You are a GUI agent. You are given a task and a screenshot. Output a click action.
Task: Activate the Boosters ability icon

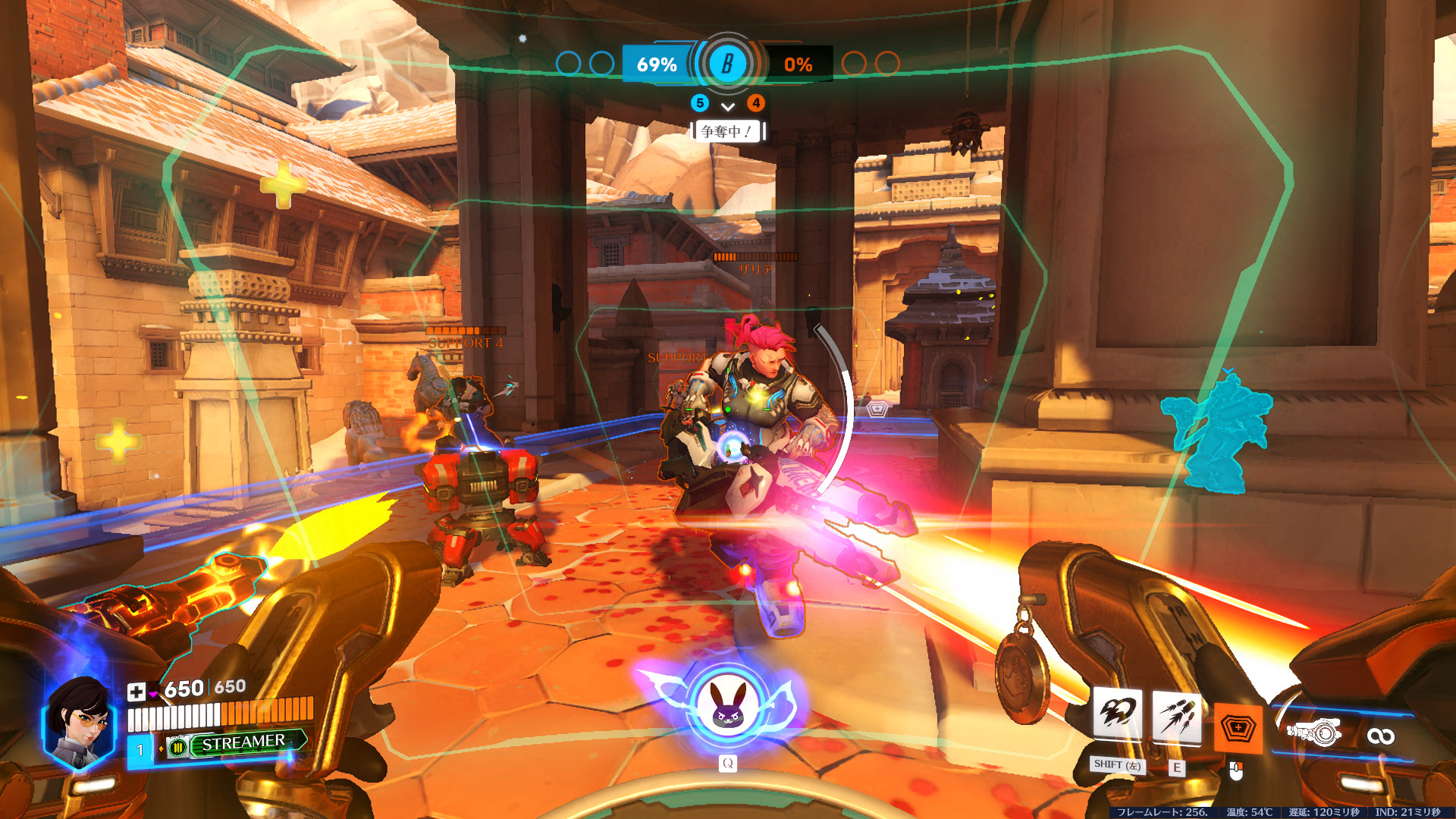point(1117,716)
